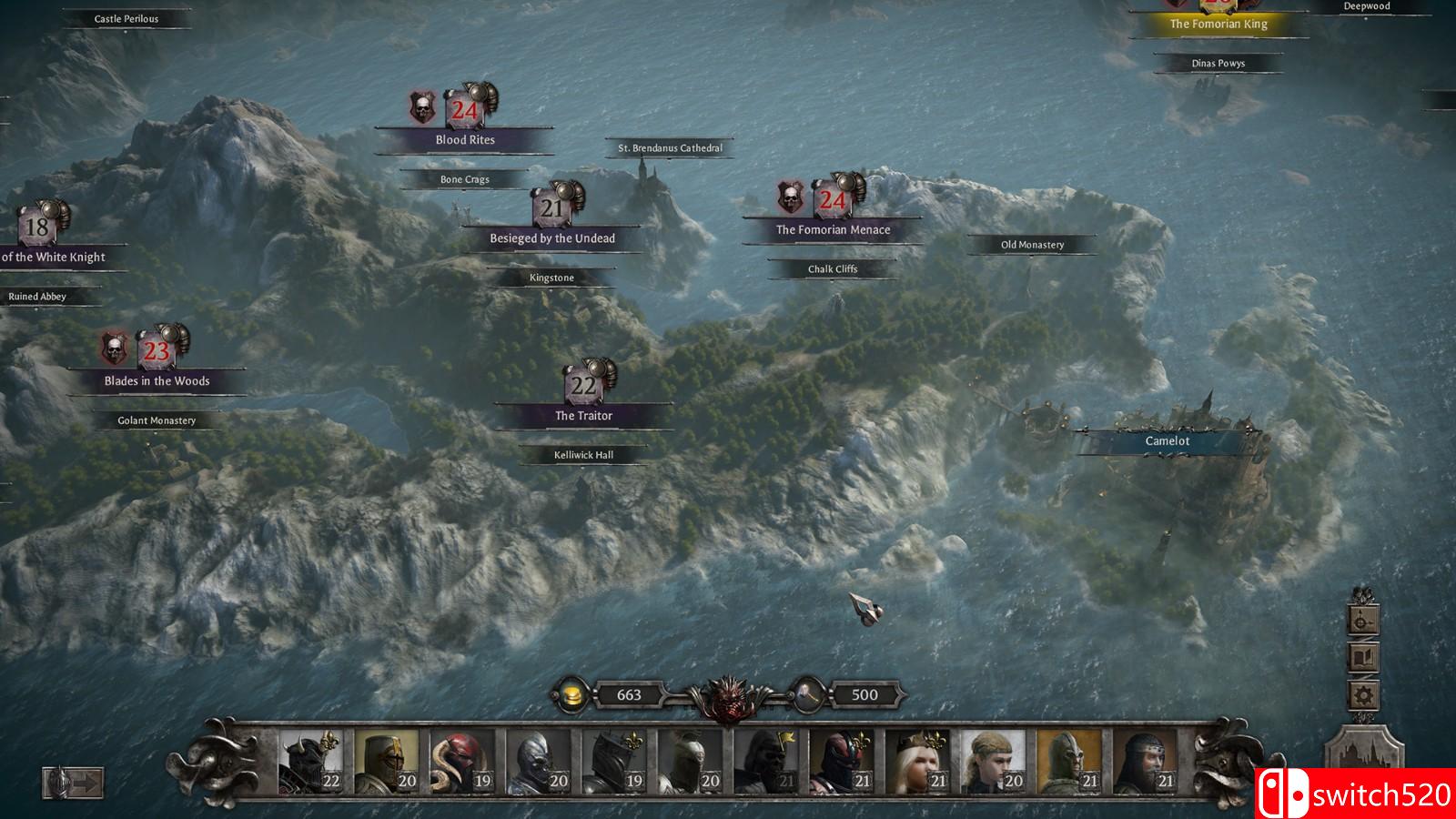Image resolution: width=1456 pixels, height=819 pixels.
Task: Open the journal book icon
Action: point(1362,658)
